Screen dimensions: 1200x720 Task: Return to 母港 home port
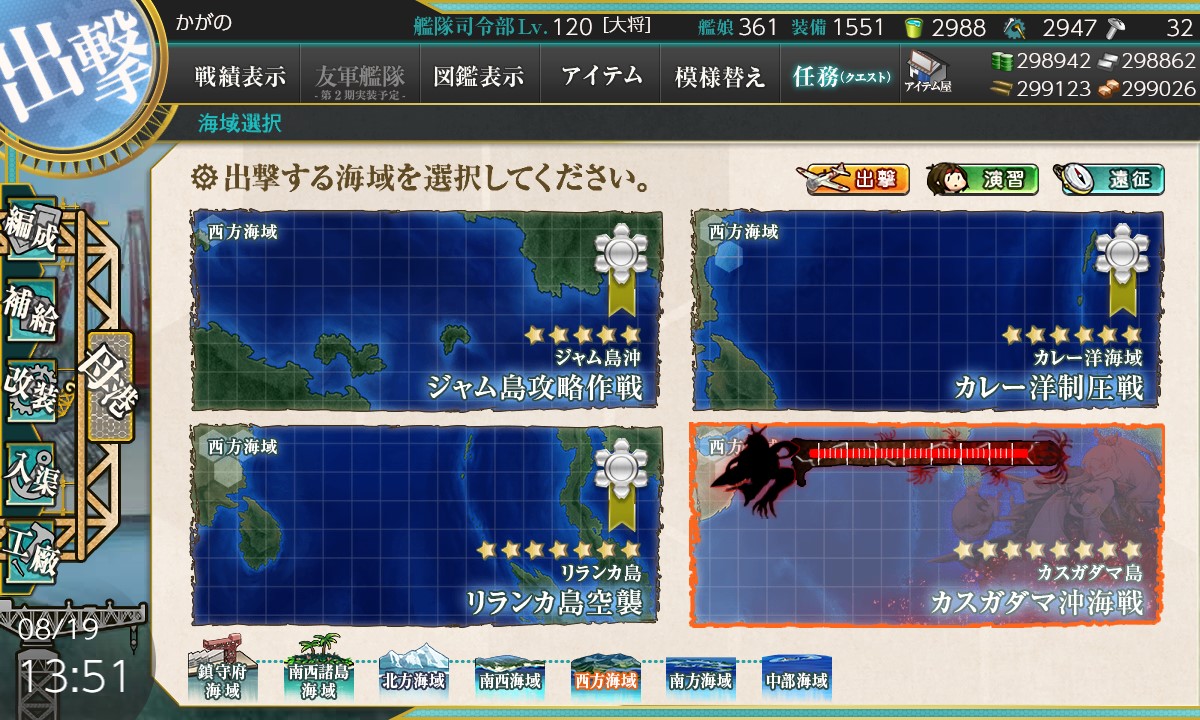(x=108, y=387)
